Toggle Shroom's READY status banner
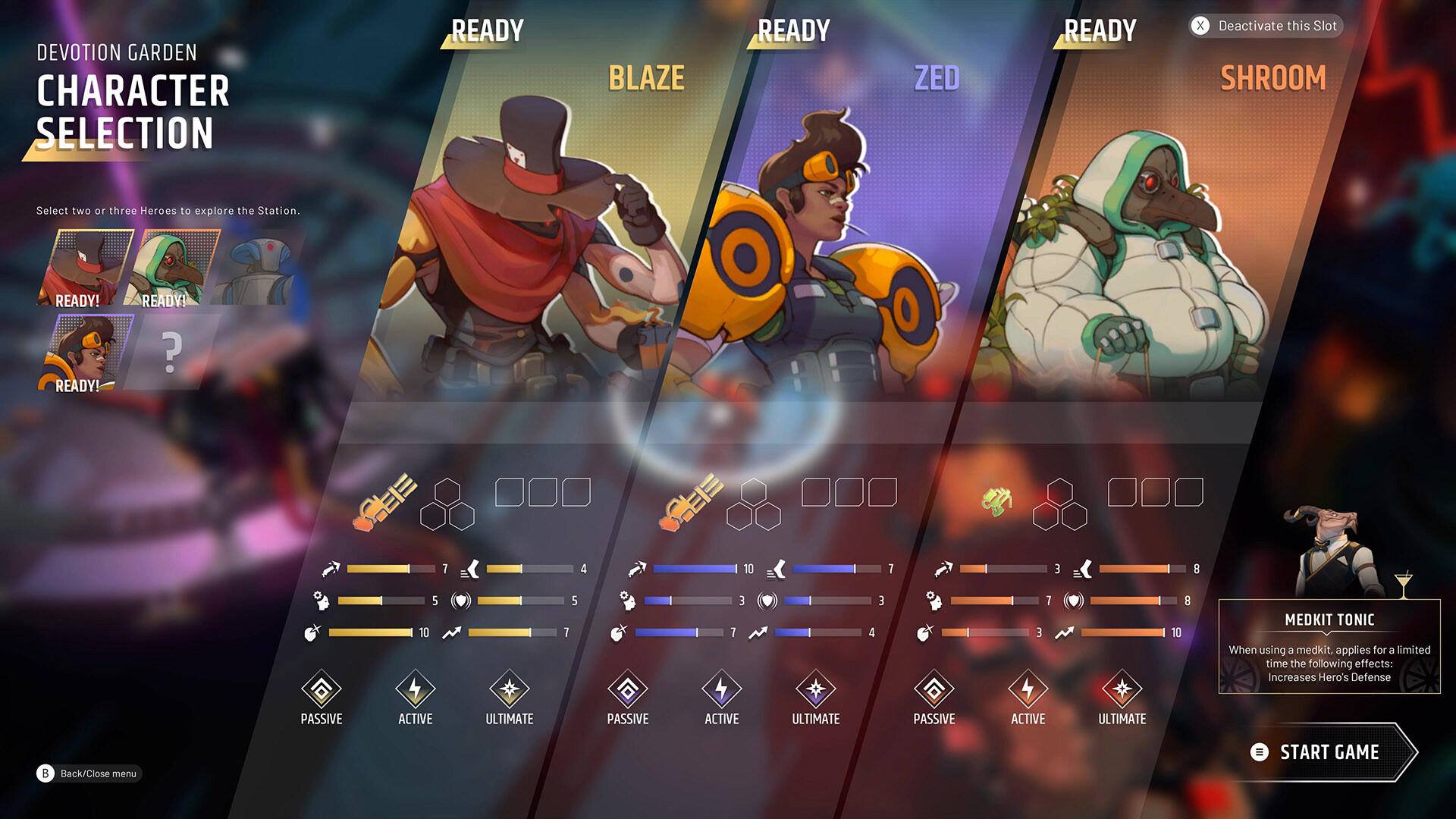This screenshot has width=1456, height=819. tap(1099, 30)
